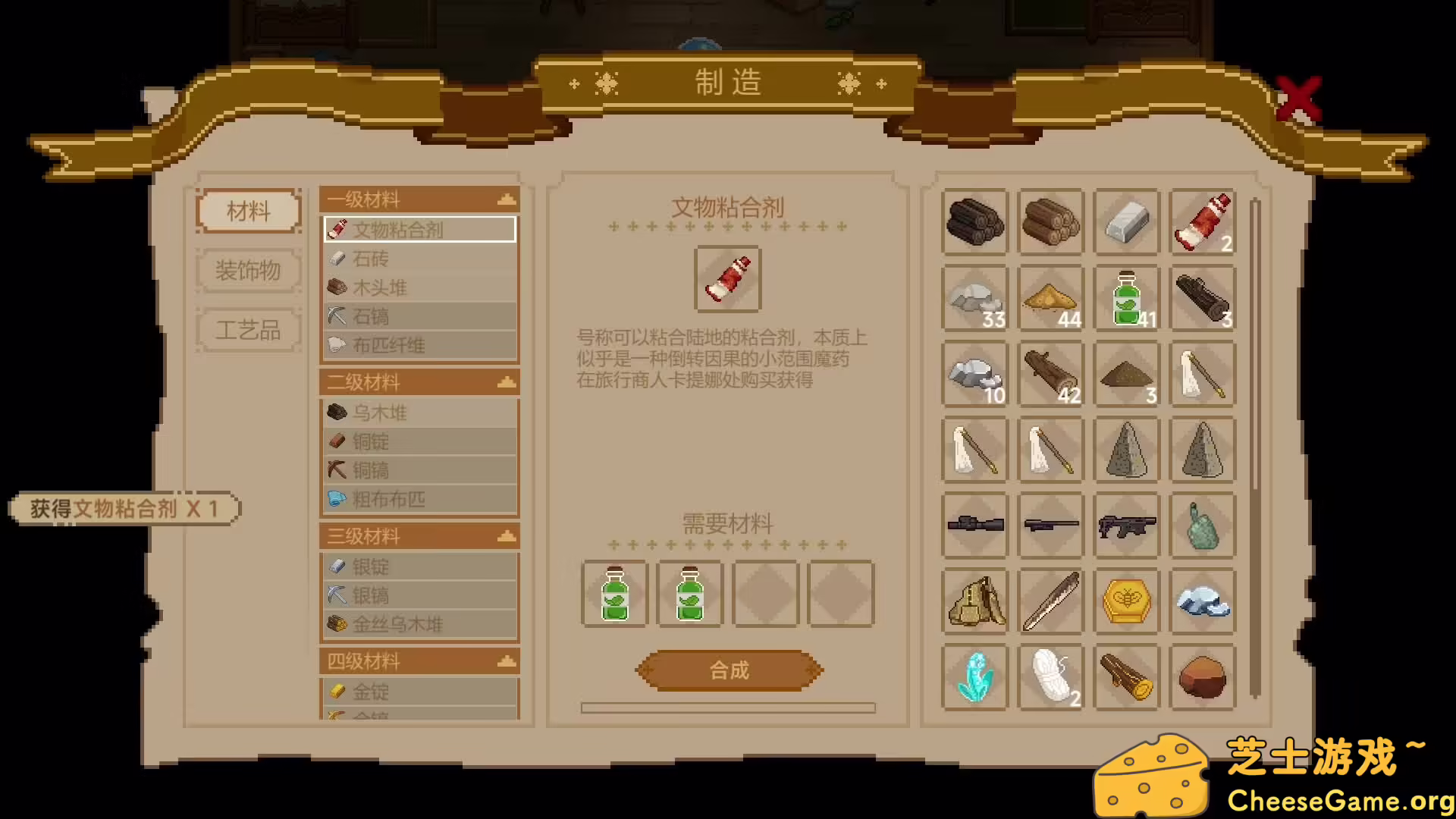This screenshot has width=1456, height=819.
Task: Select the 铜锭 entry in the material list
Action: click(419, 441)
